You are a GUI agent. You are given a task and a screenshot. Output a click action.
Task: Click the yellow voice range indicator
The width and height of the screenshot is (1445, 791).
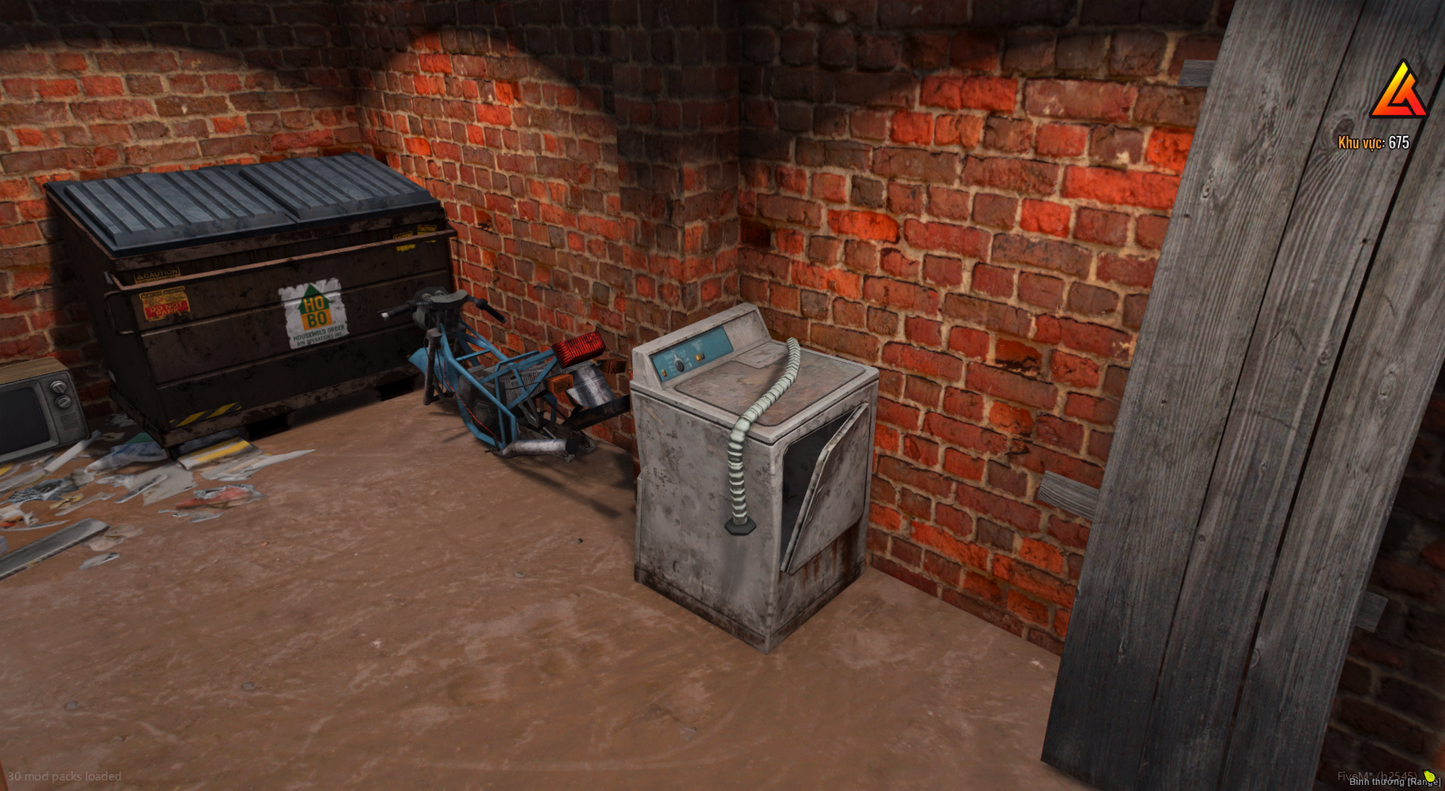coord(1429,776)
